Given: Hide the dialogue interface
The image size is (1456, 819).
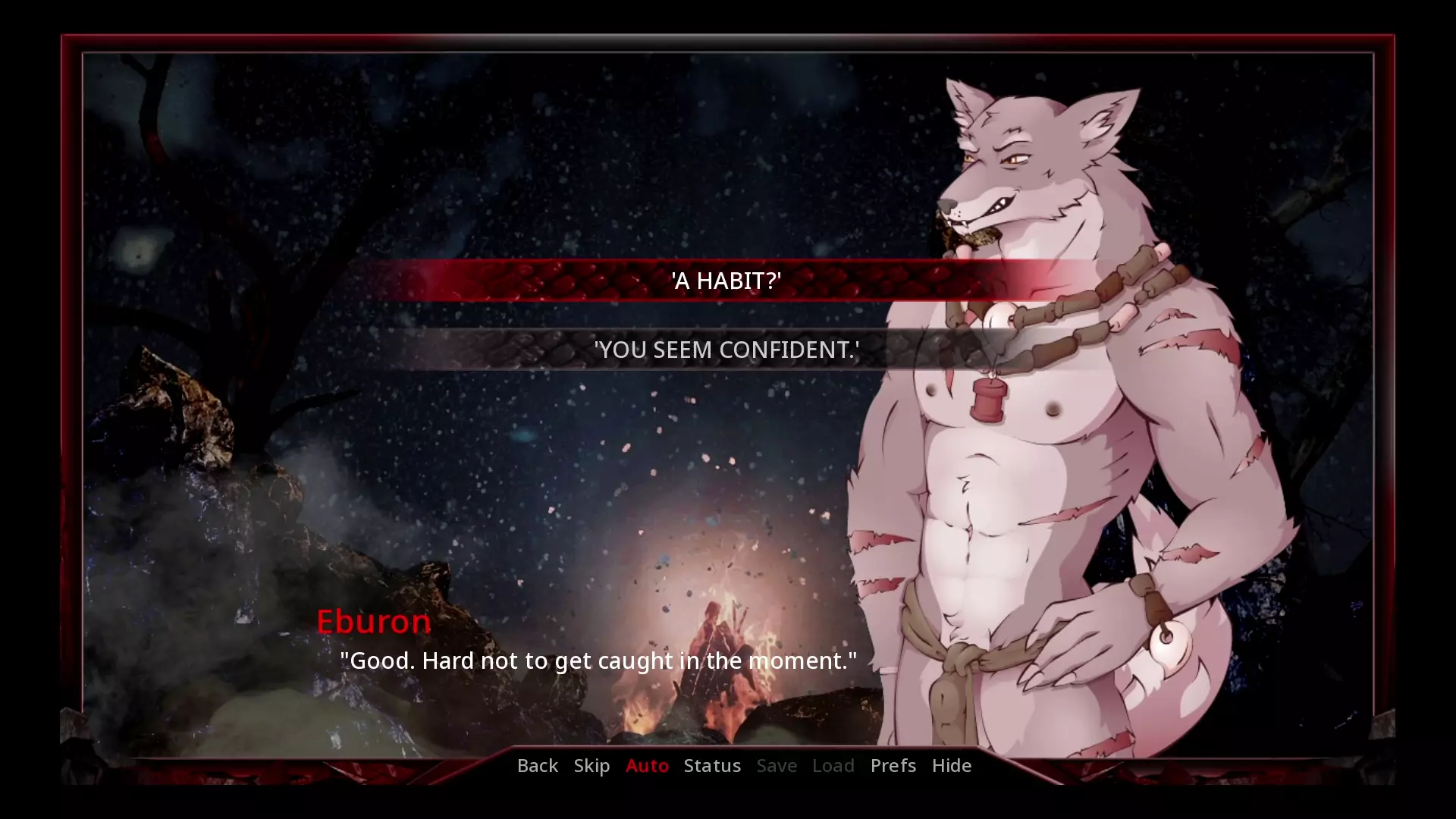Looking at the screenshot, I should click(x=951, y=766).
